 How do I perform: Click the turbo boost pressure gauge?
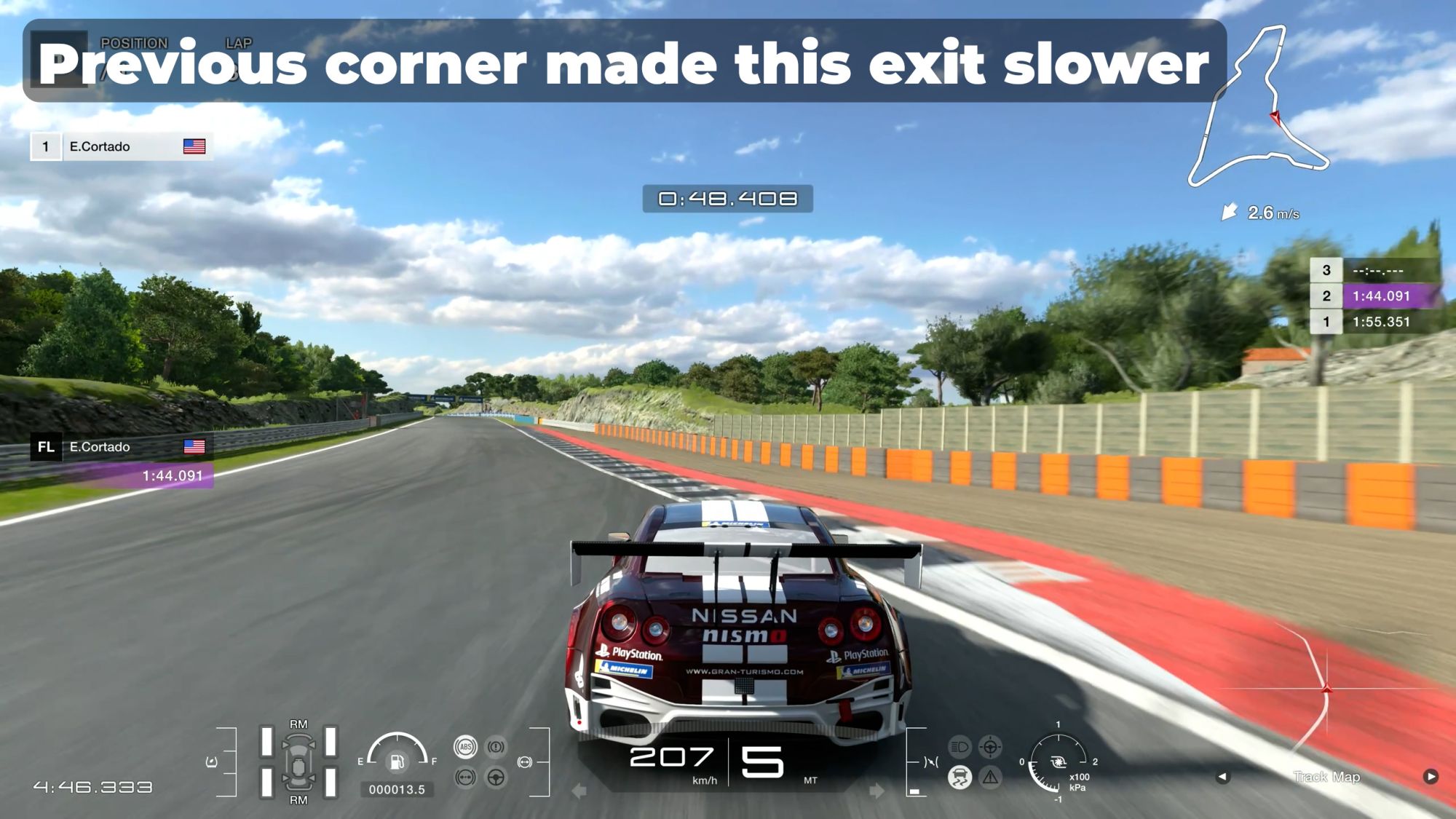[x=1058, y=762]
